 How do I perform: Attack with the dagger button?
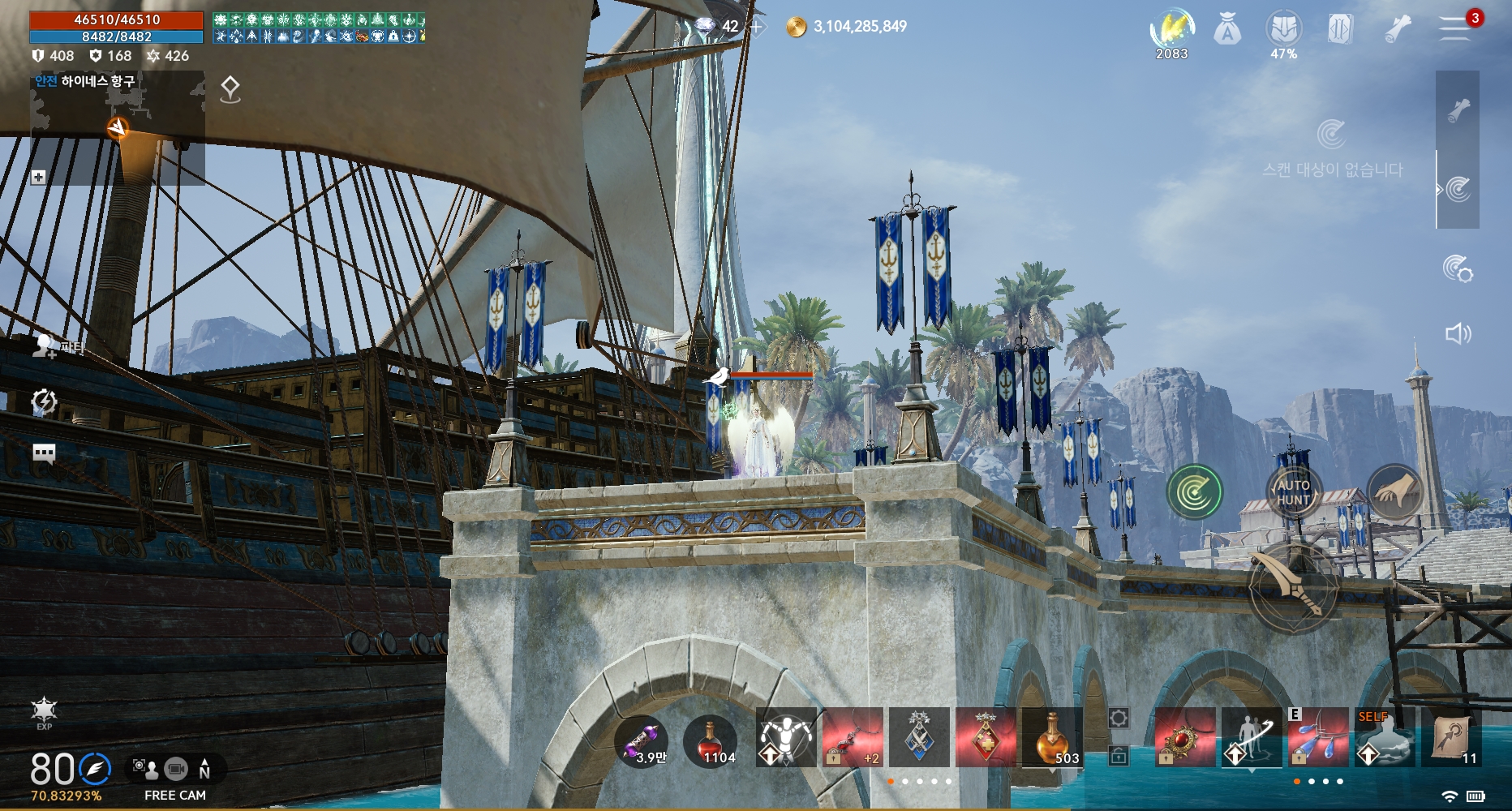1295,590
